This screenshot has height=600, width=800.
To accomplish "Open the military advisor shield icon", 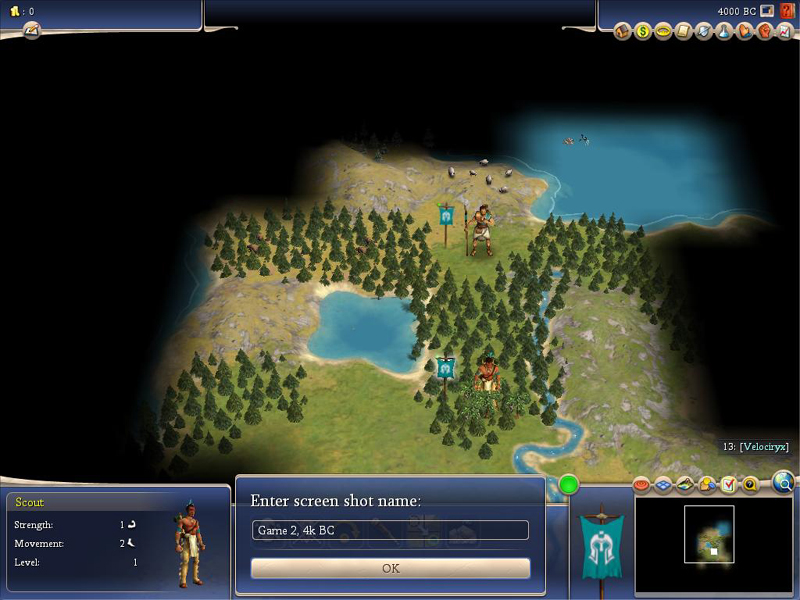I will click(701, 32).
